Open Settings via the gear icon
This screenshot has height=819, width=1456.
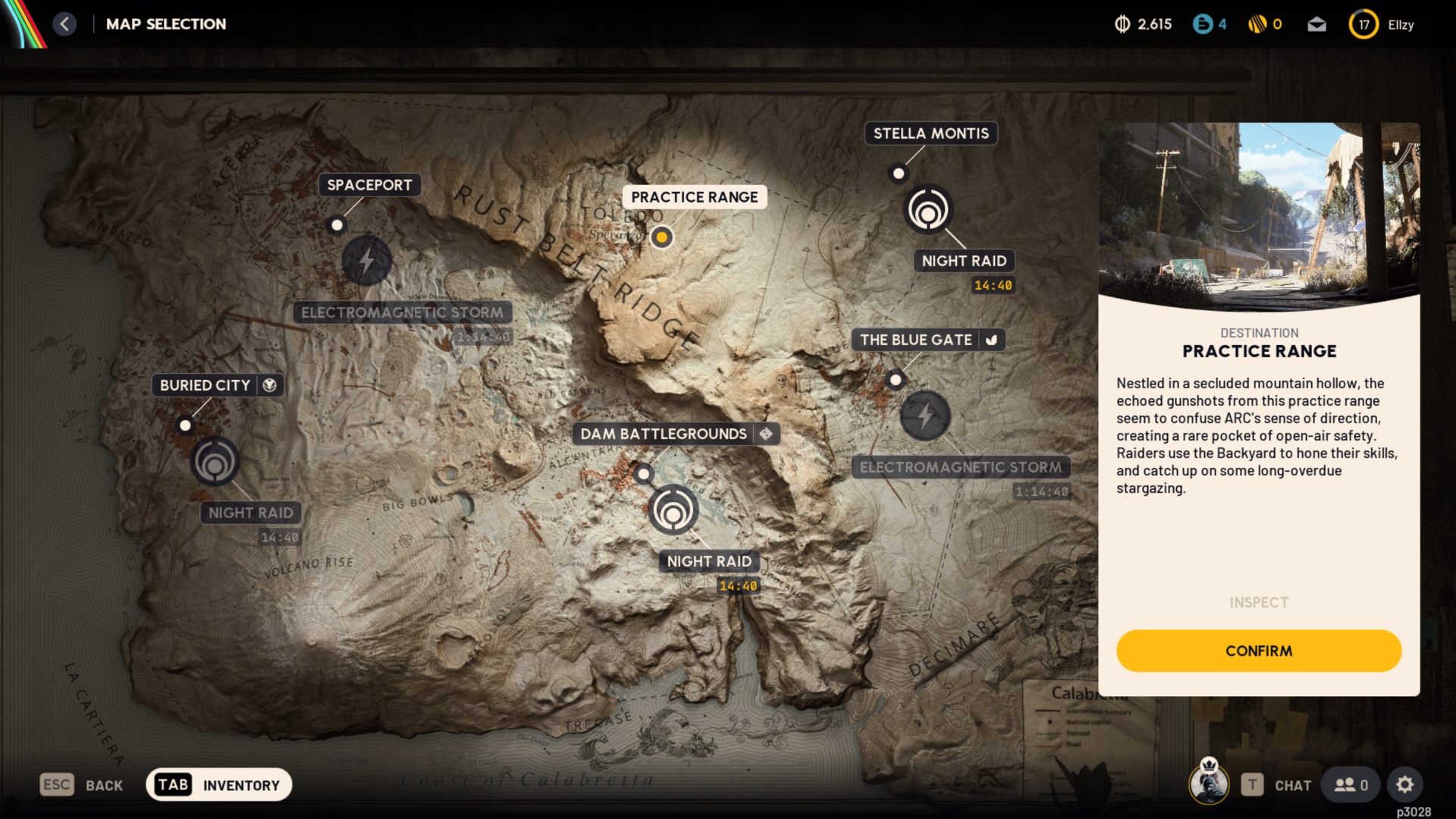[1406, 785]
